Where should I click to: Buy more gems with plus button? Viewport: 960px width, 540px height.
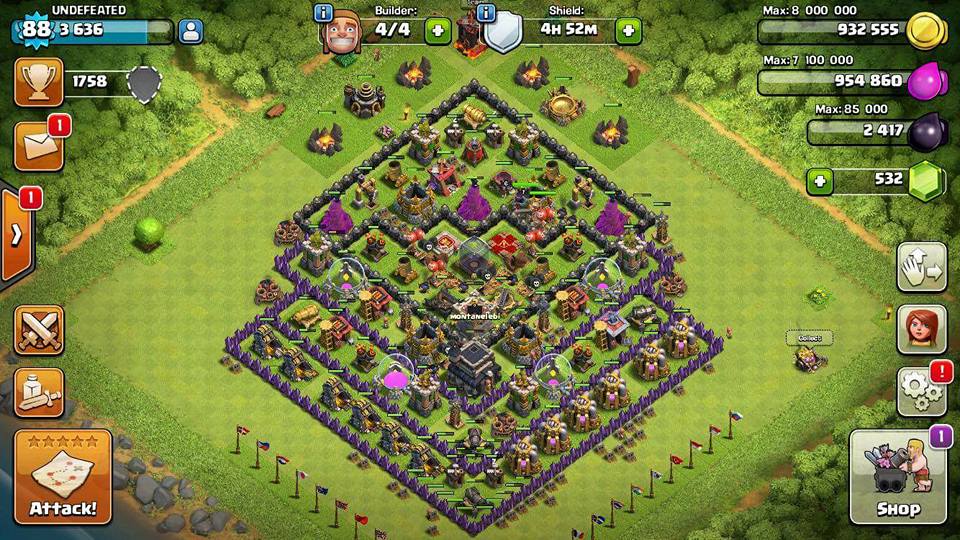(820, 182)
